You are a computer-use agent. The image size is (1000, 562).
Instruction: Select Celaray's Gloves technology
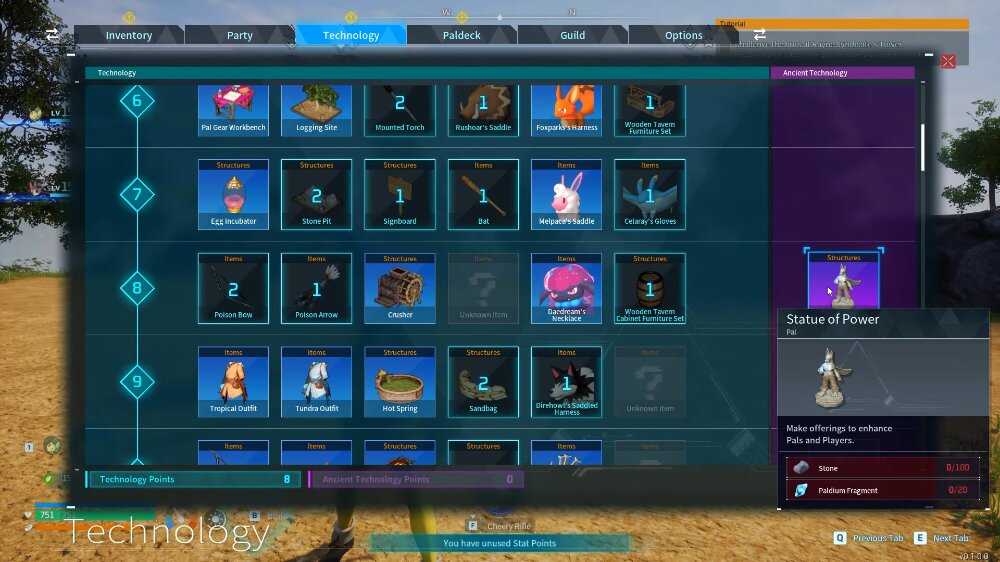[650, 194]
